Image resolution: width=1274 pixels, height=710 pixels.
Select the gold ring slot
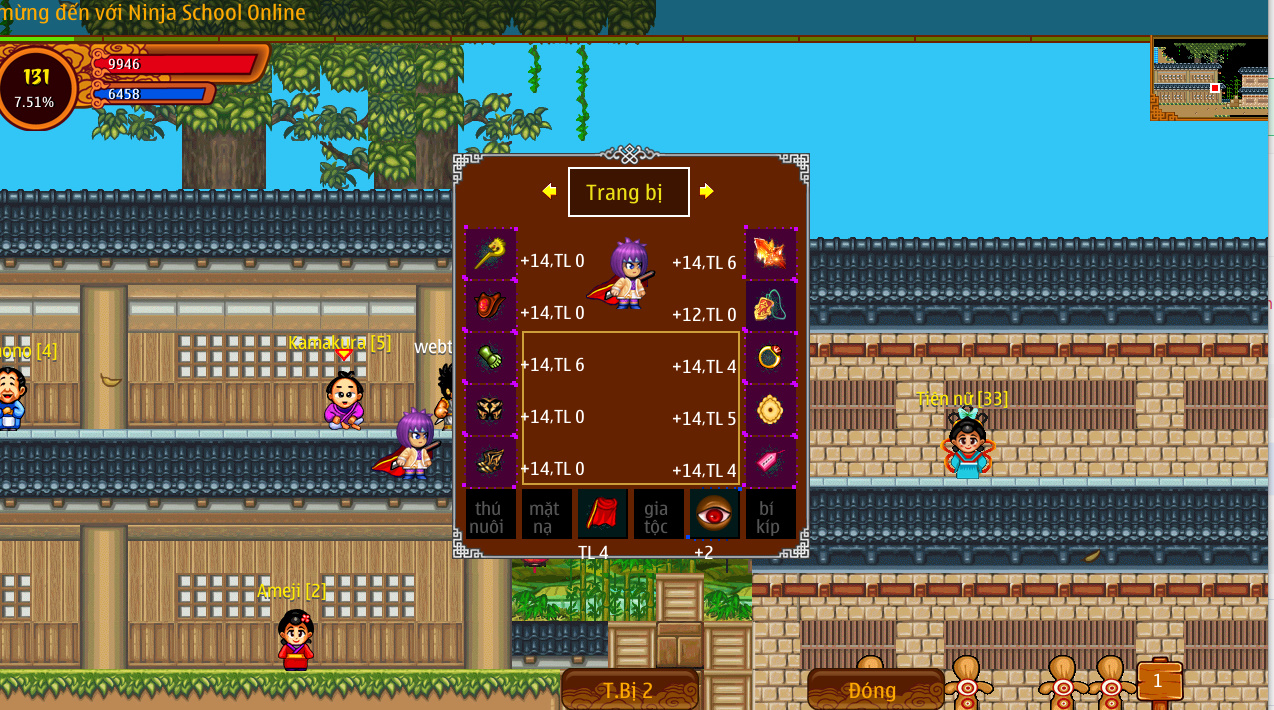pyautogui.click(x=771, y=358)
